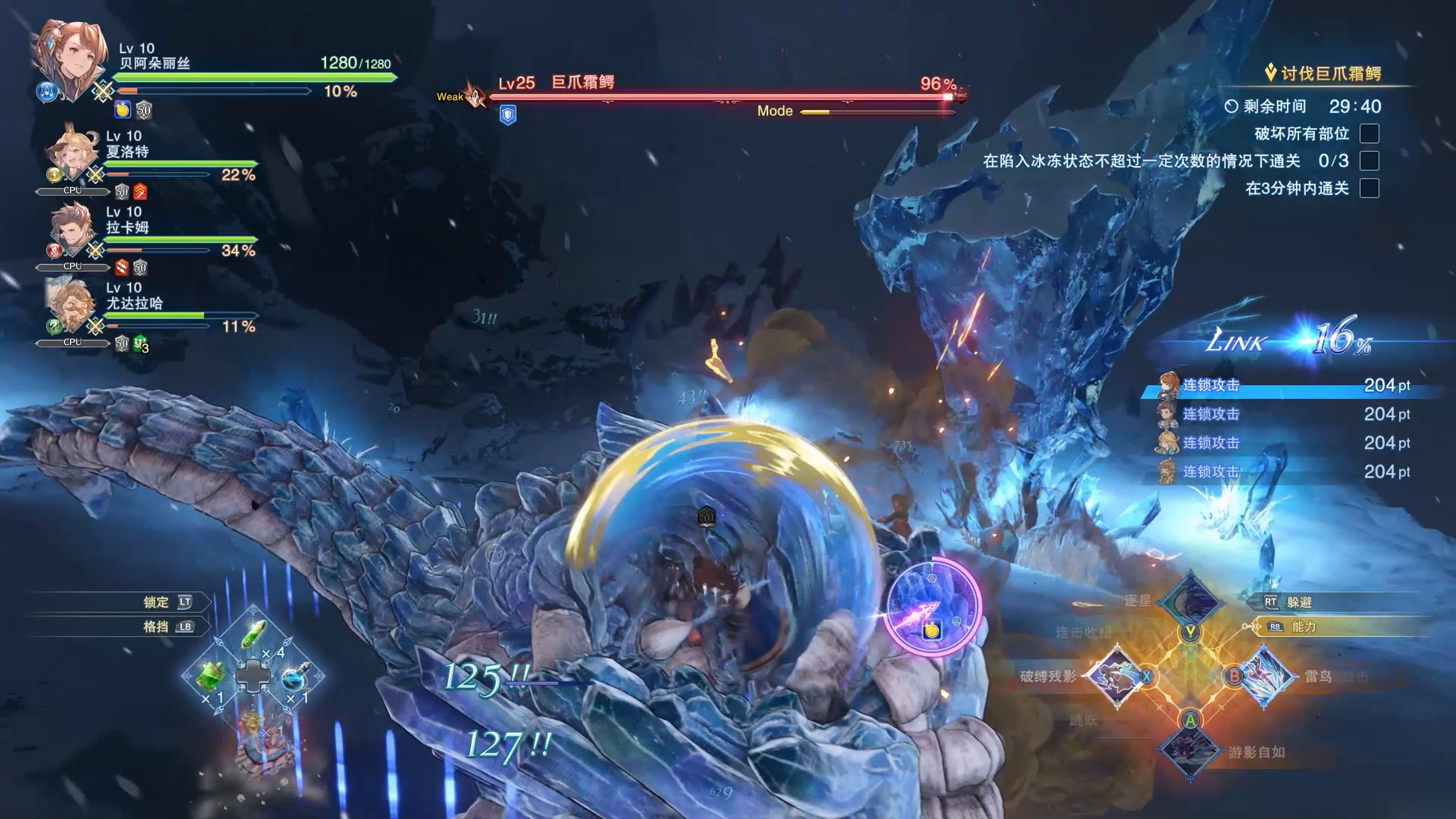Screen dimensions: 1456x819
Task: Select the blue potion flask item
Action: pyautogui.click(x=294, y=676)
